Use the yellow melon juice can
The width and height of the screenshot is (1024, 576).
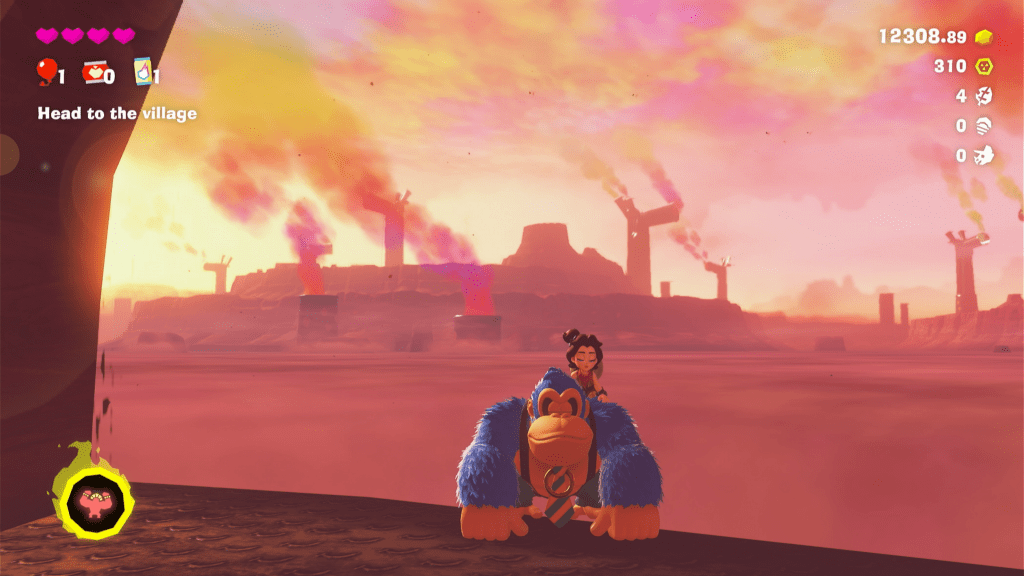(143, 72)
